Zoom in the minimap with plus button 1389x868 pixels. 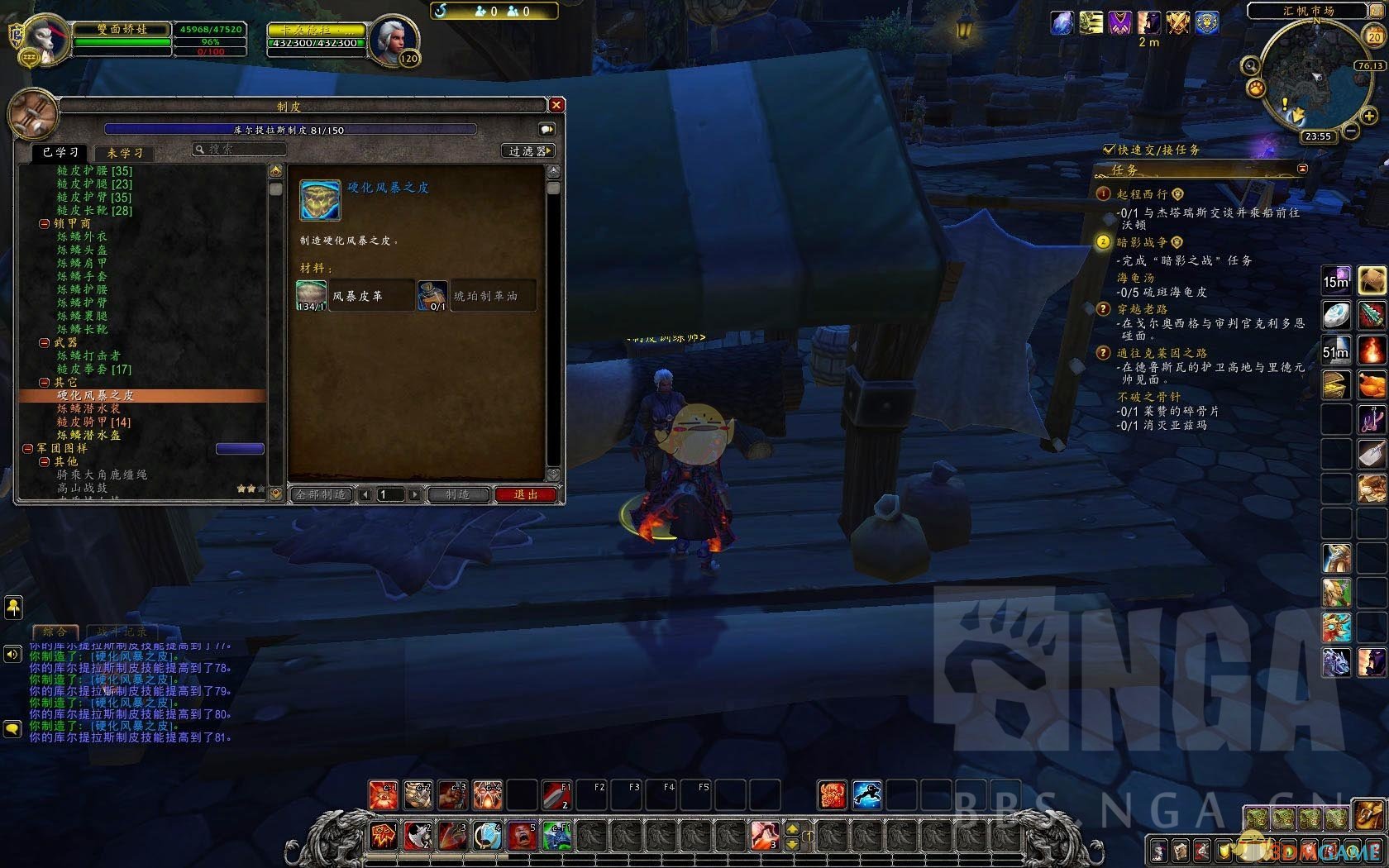1369,117
